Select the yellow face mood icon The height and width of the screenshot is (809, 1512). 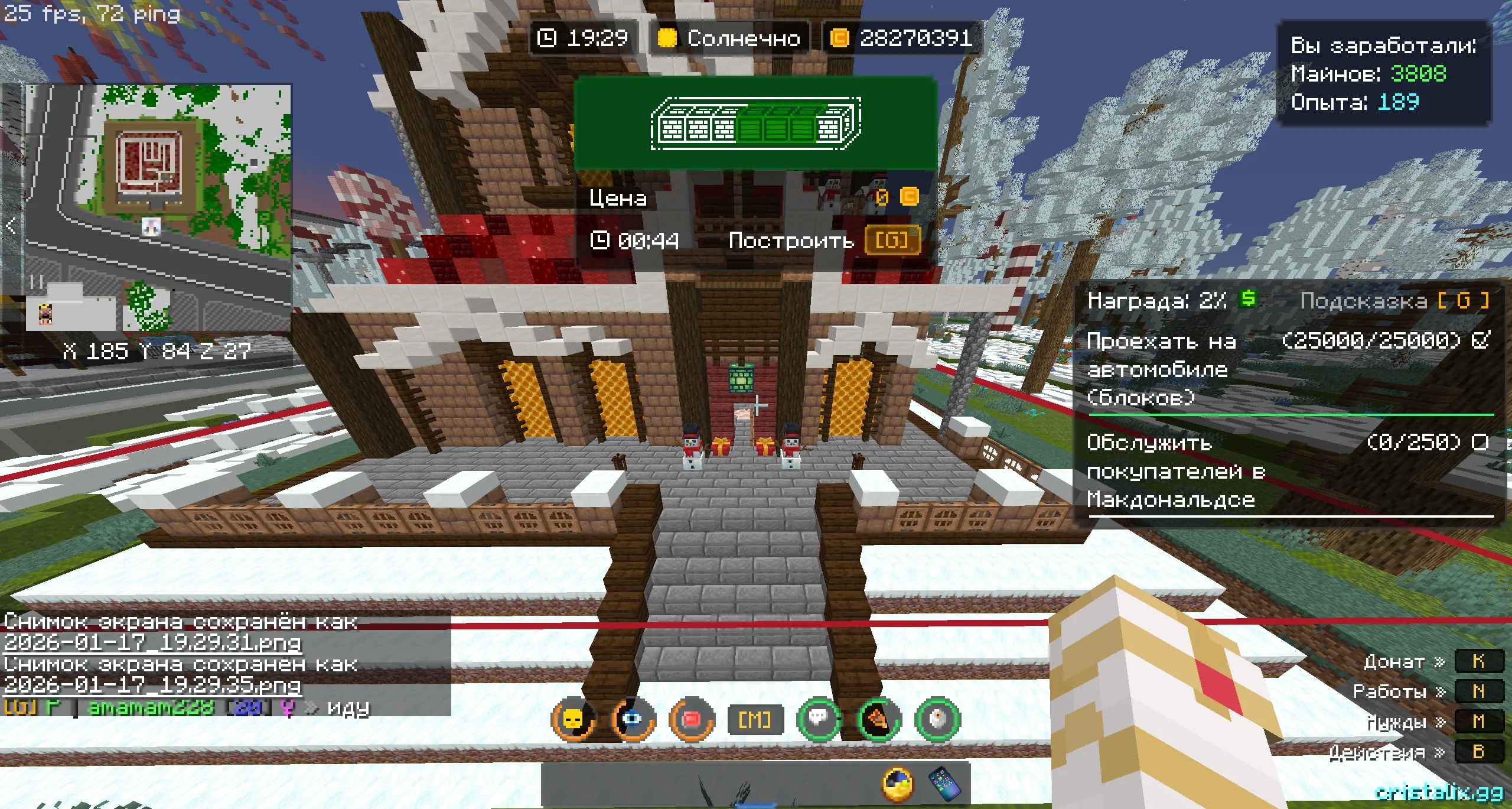pos(573,719)
